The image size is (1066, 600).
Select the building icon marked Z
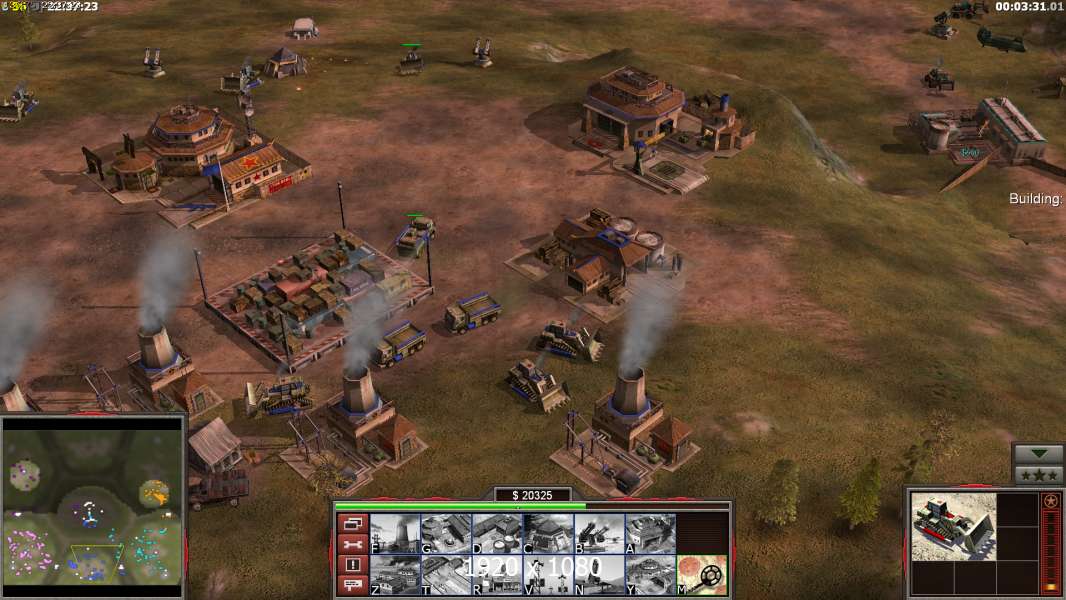coord(395,575)
